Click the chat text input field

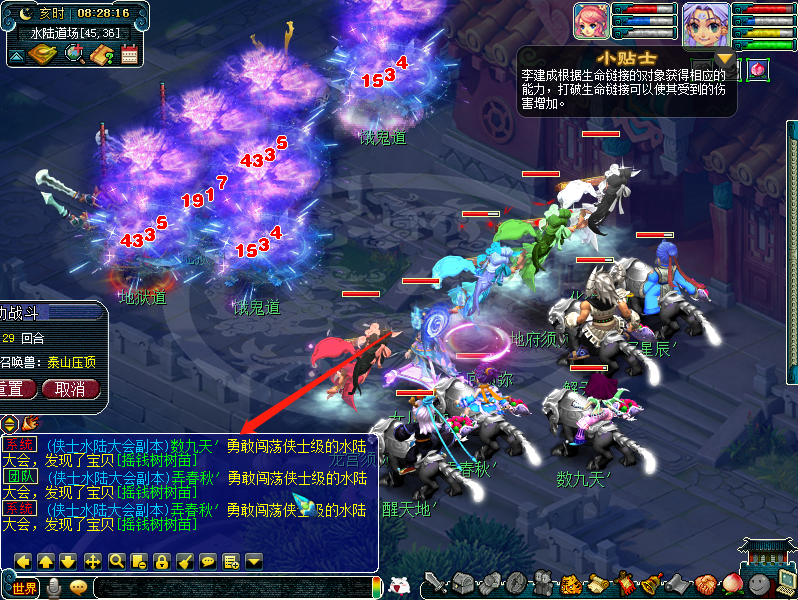click(x=235, y=587)
